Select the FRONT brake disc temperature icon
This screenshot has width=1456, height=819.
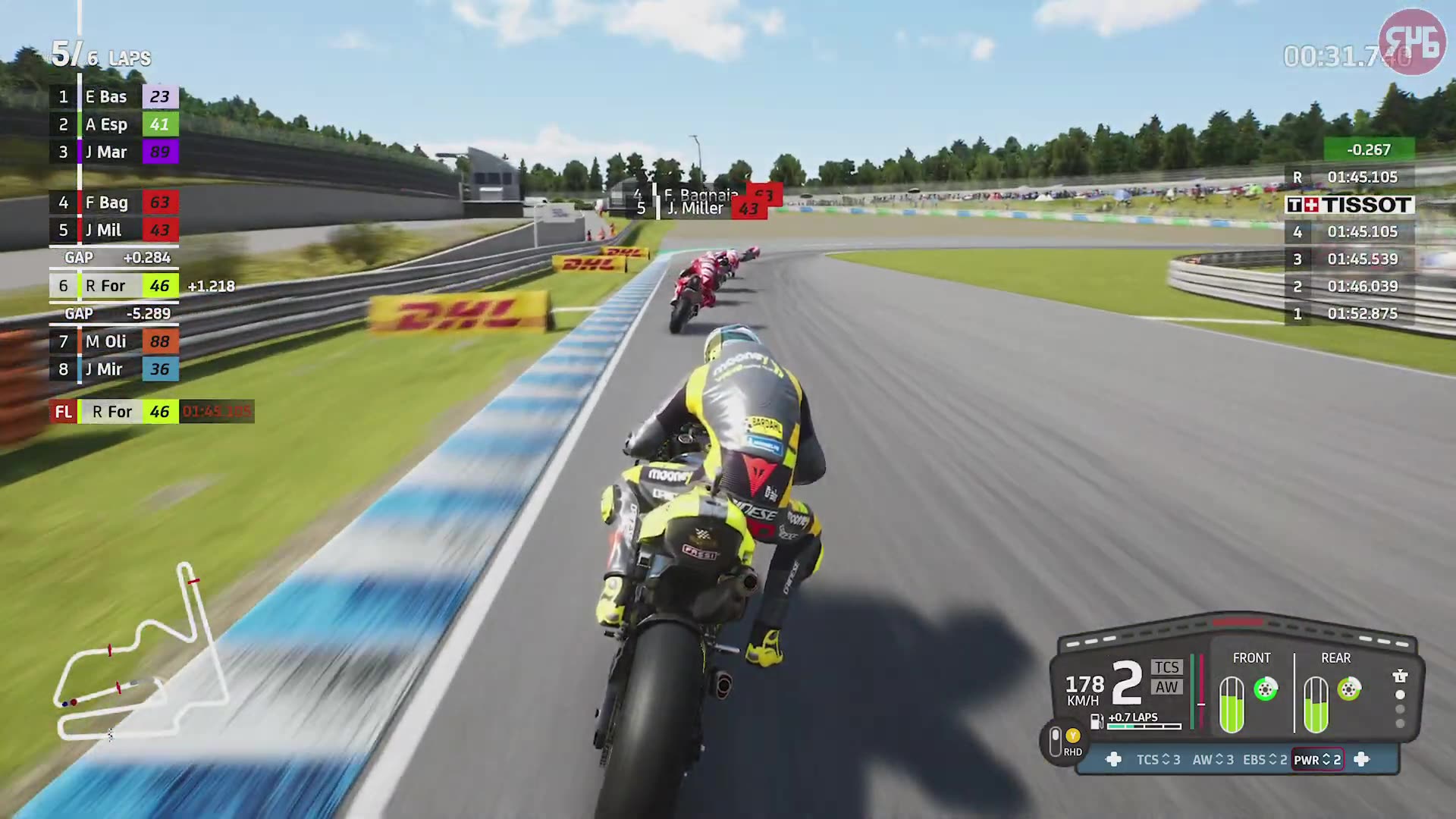tap(1266, 688)
